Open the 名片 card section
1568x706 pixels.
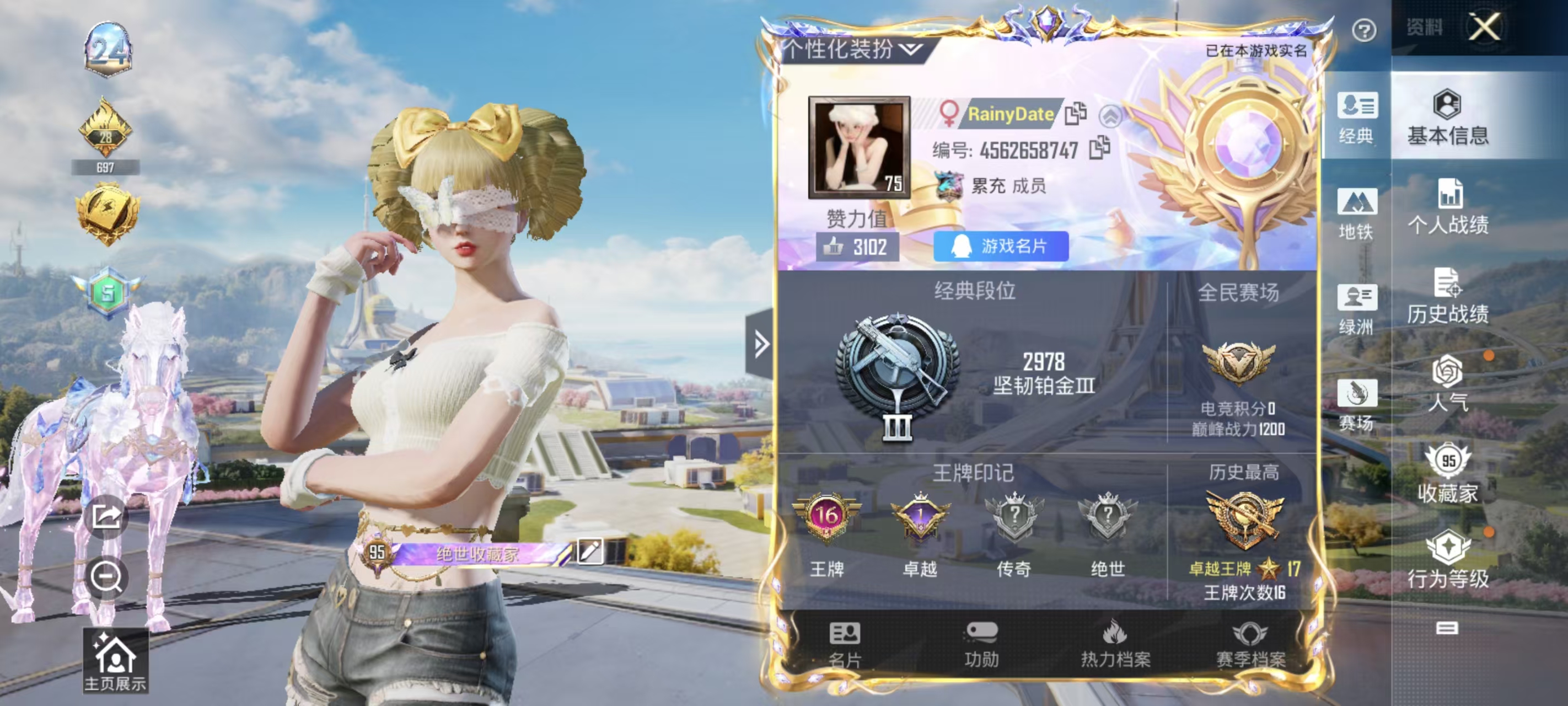[845, 644]
